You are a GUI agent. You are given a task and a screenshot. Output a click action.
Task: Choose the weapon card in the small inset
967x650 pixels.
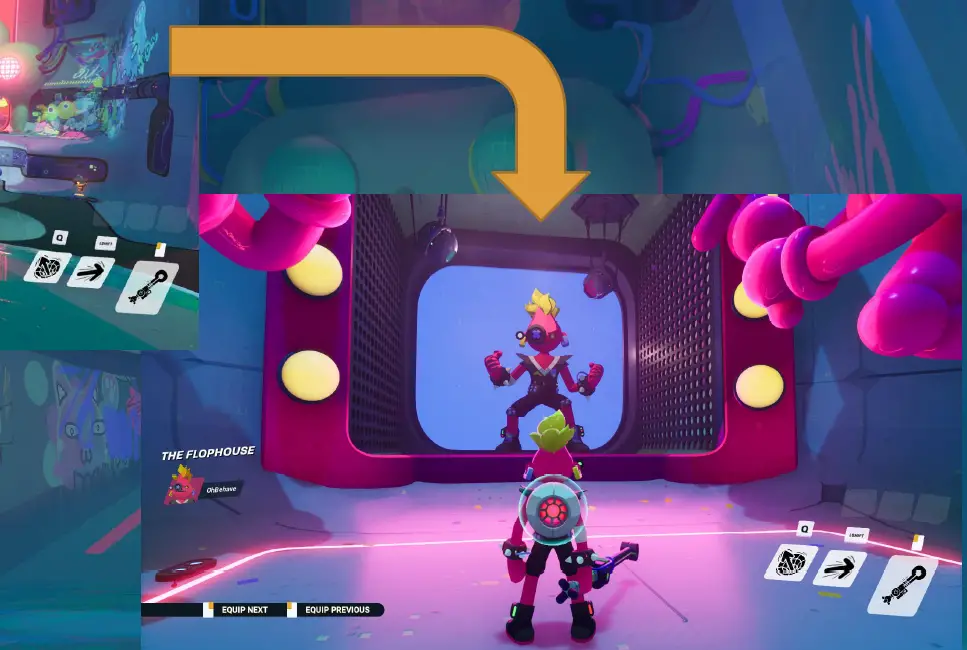click(146, 286)
